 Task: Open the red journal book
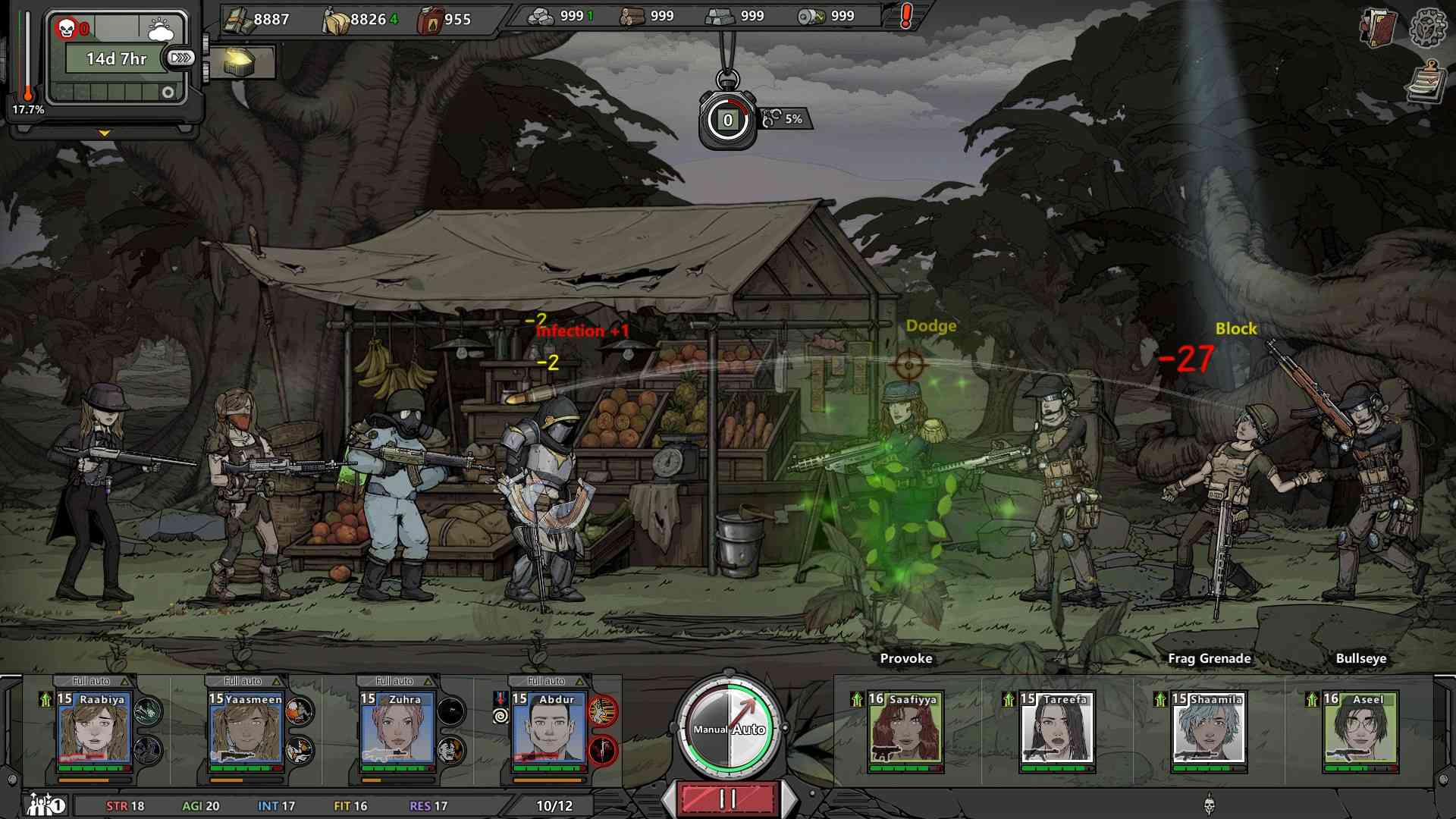click(x=1377, y=28)
